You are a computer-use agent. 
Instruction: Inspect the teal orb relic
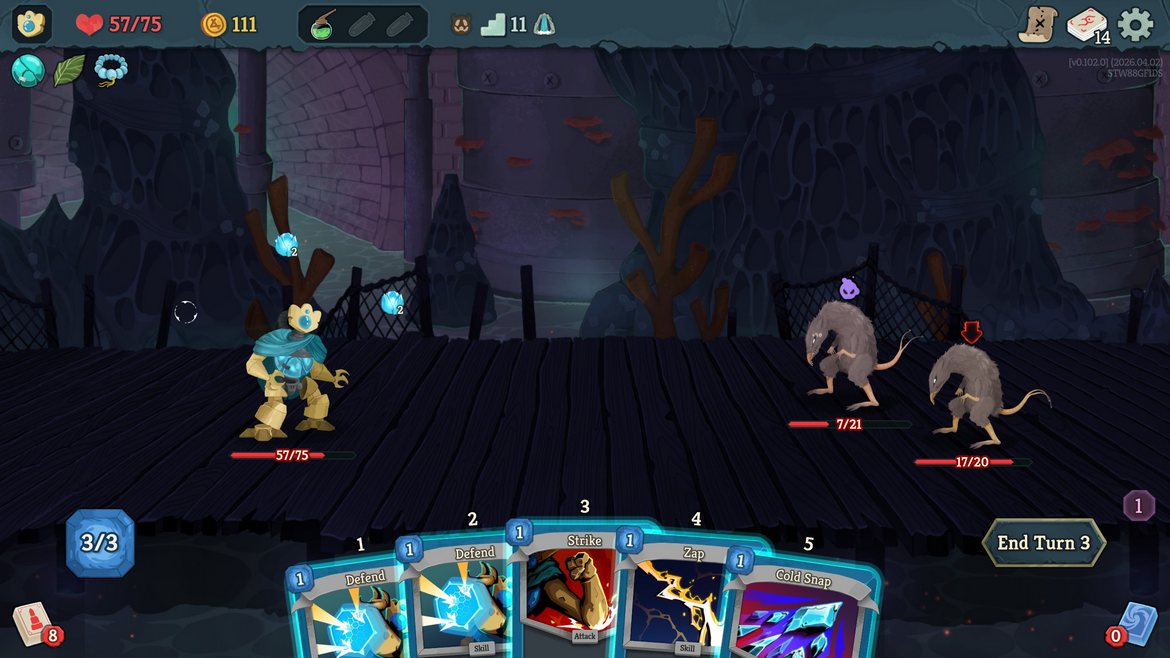click(27, 70)
